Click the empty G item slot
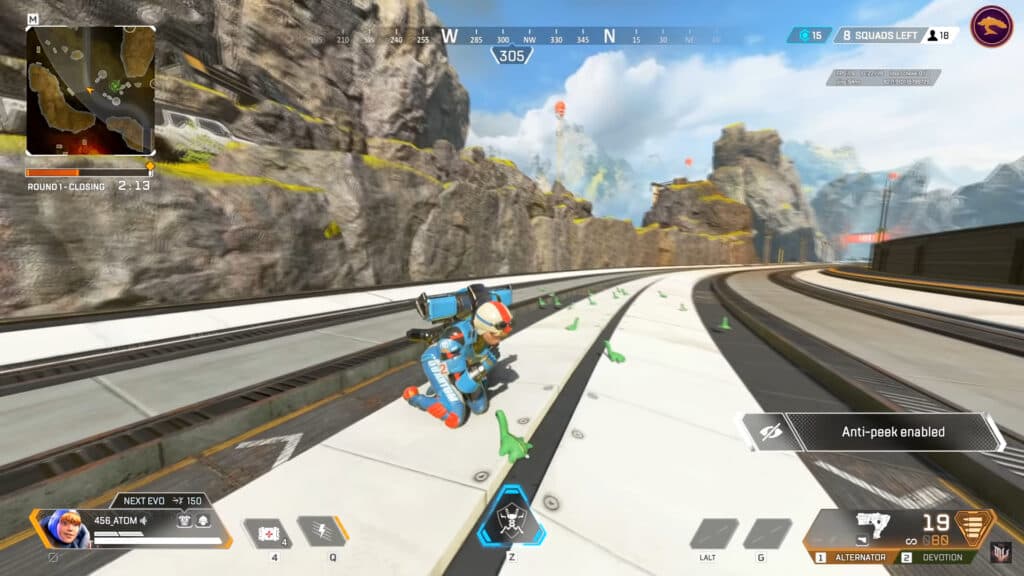The height and width of the screenshot is (576, 1024). pyautogui.click(x=767, y=533)
